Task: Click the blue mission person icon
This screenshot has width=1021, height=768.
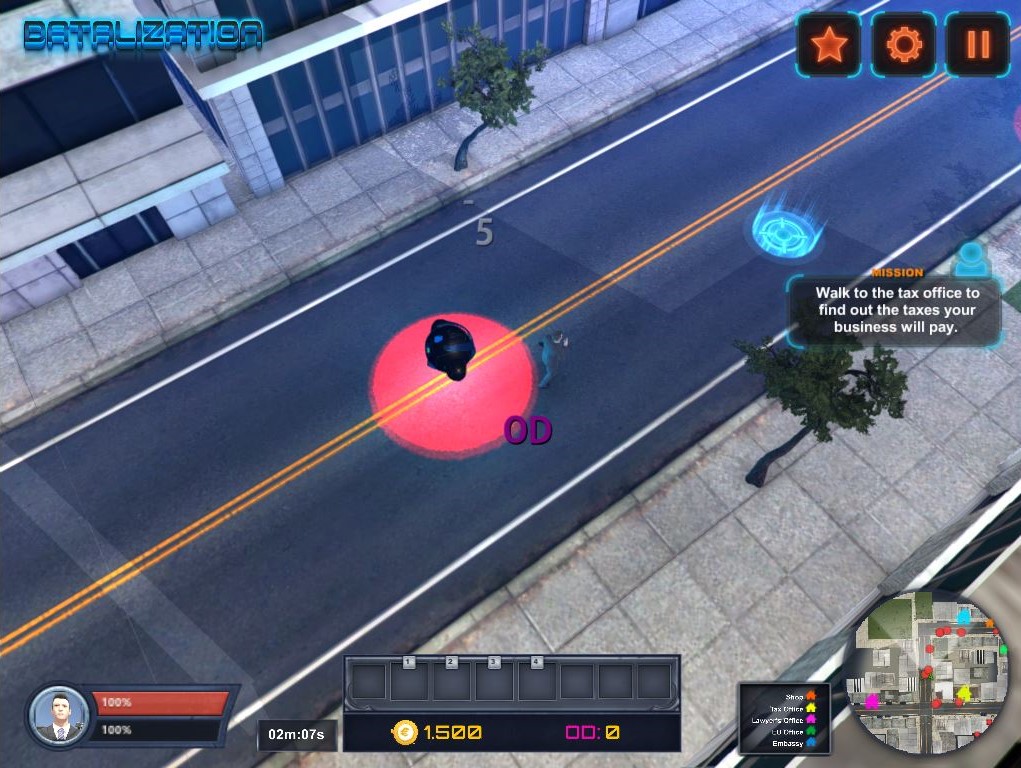Action: click(969, 259)
